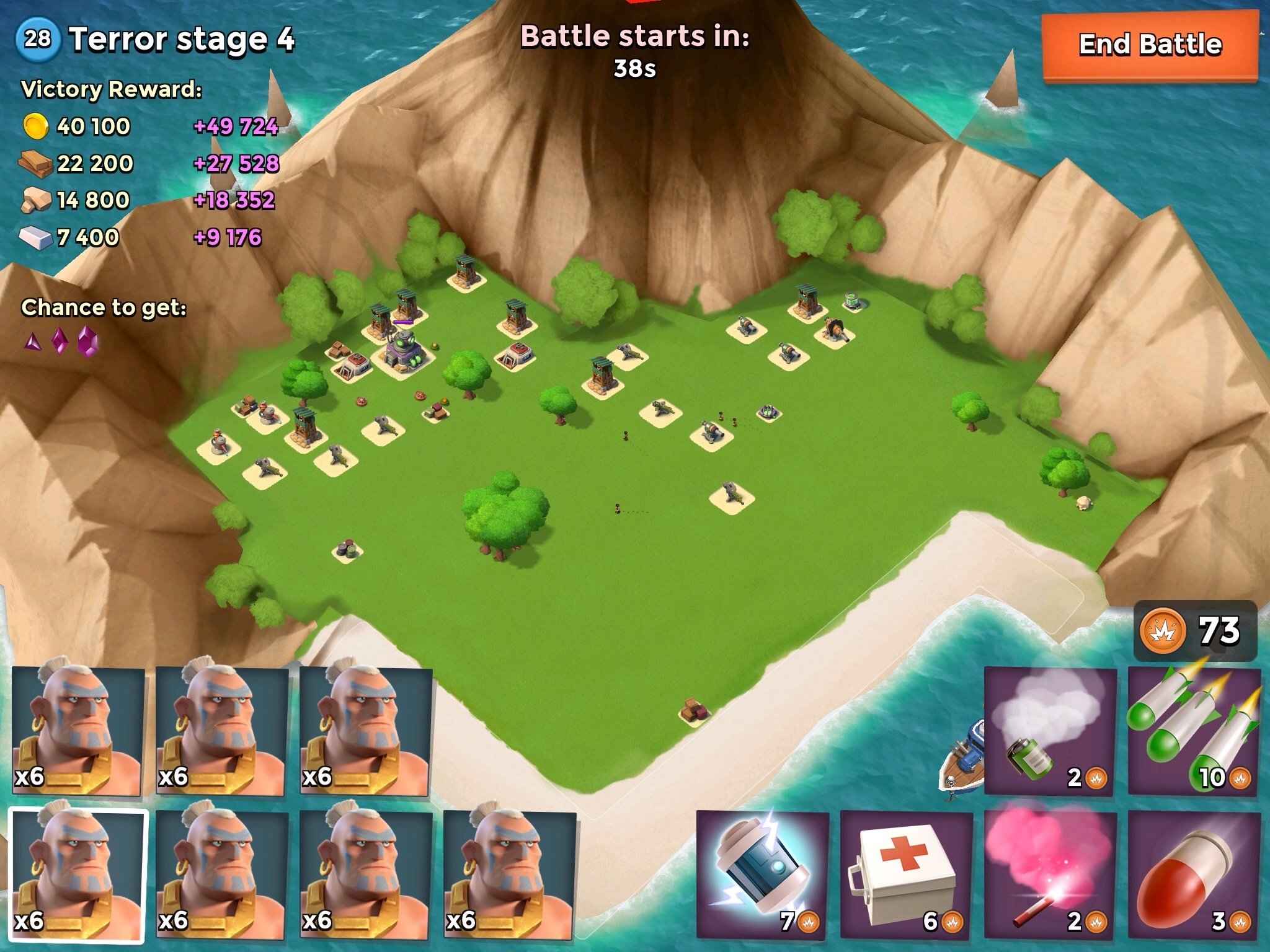The image size is (1270, 952).
Task: Choose the Shock Bomb ability
Action: [762, 874]
